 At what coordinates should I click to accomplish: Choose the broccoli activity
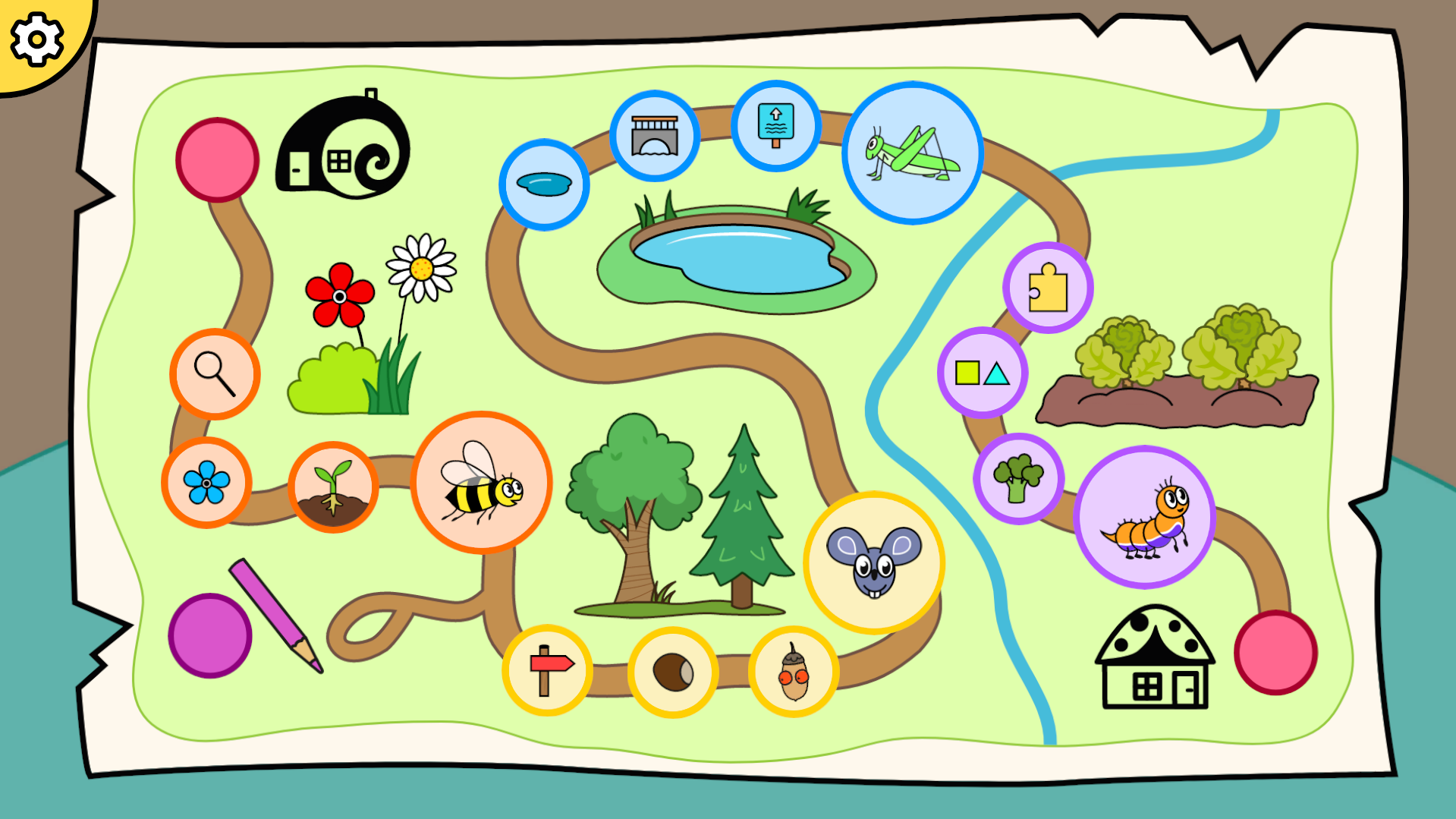pos(1018,479)
